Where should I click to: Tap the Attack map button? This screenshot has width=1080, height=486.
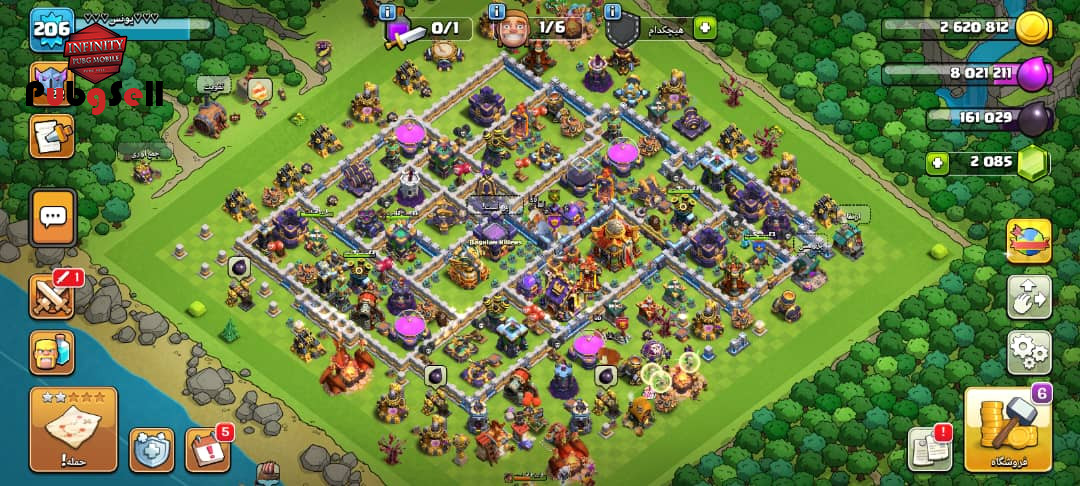click(x=74, y=429)
